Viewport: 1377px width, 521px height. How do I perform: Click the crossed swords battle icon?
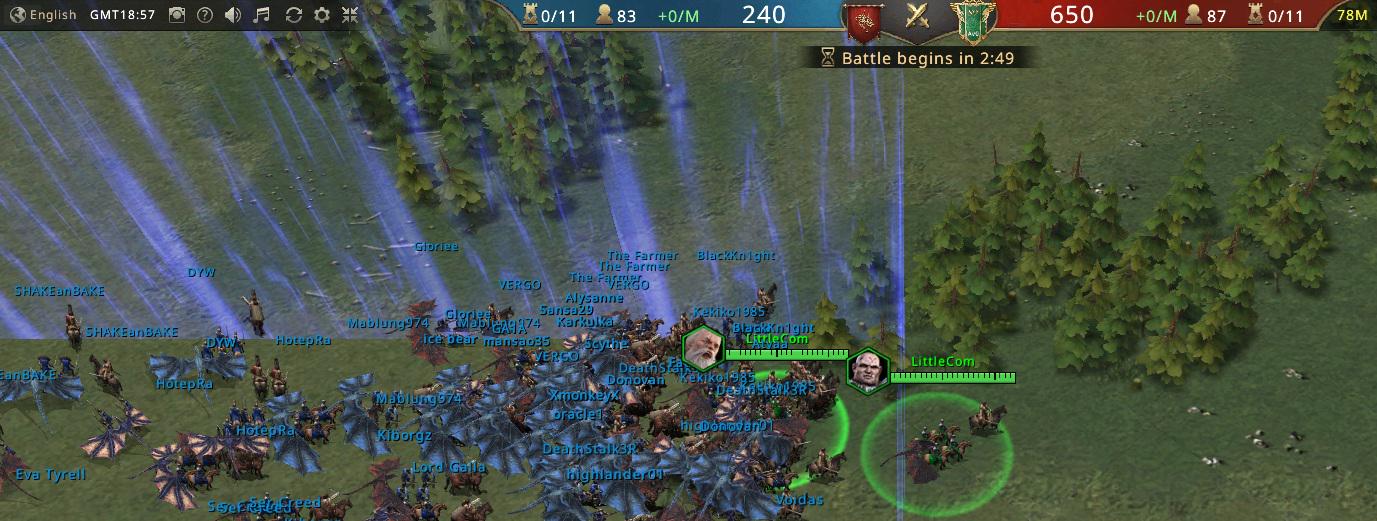918,16
